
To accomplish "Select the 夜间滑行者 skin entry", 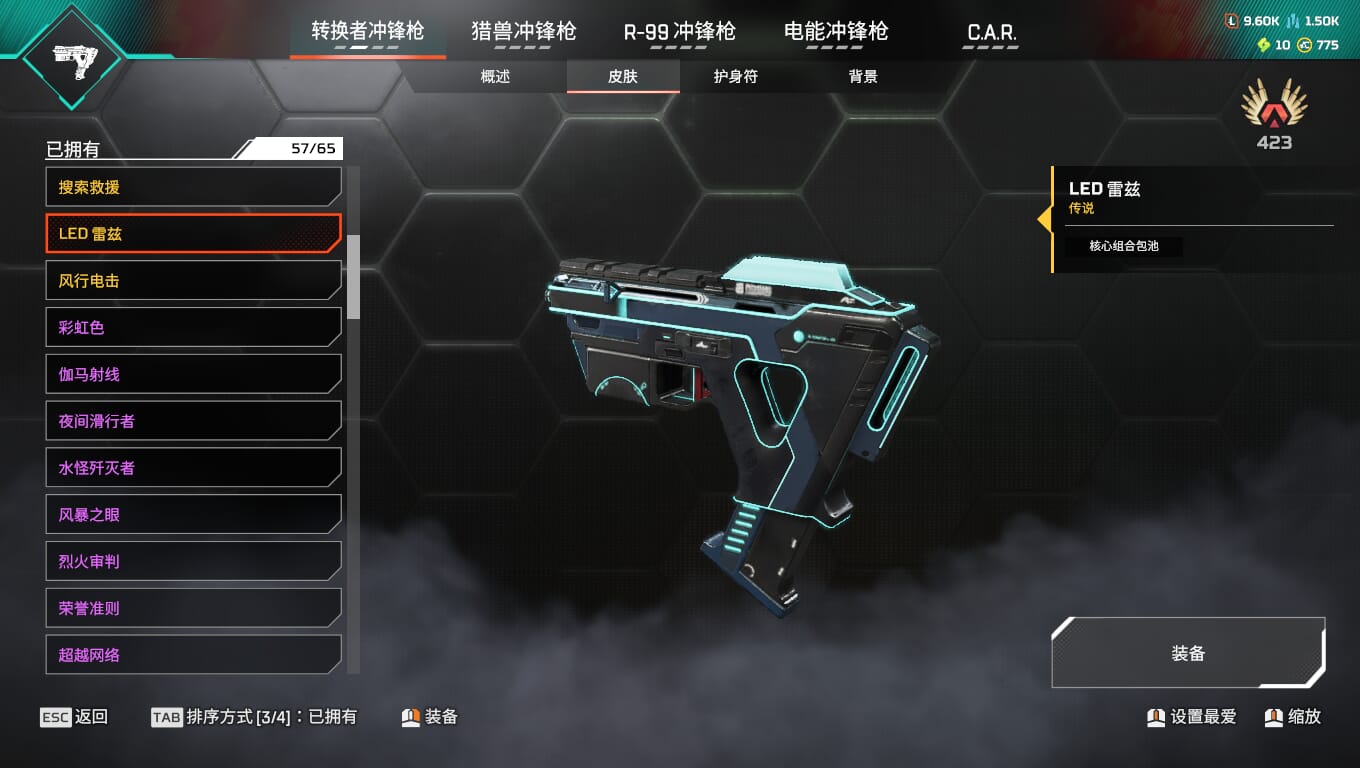I will [193, 421].
